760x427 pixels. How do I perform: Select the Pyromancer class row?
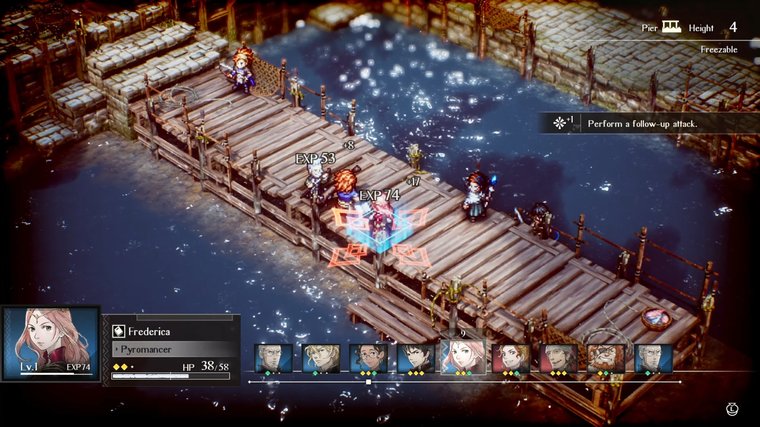click(x=170, y=348)
